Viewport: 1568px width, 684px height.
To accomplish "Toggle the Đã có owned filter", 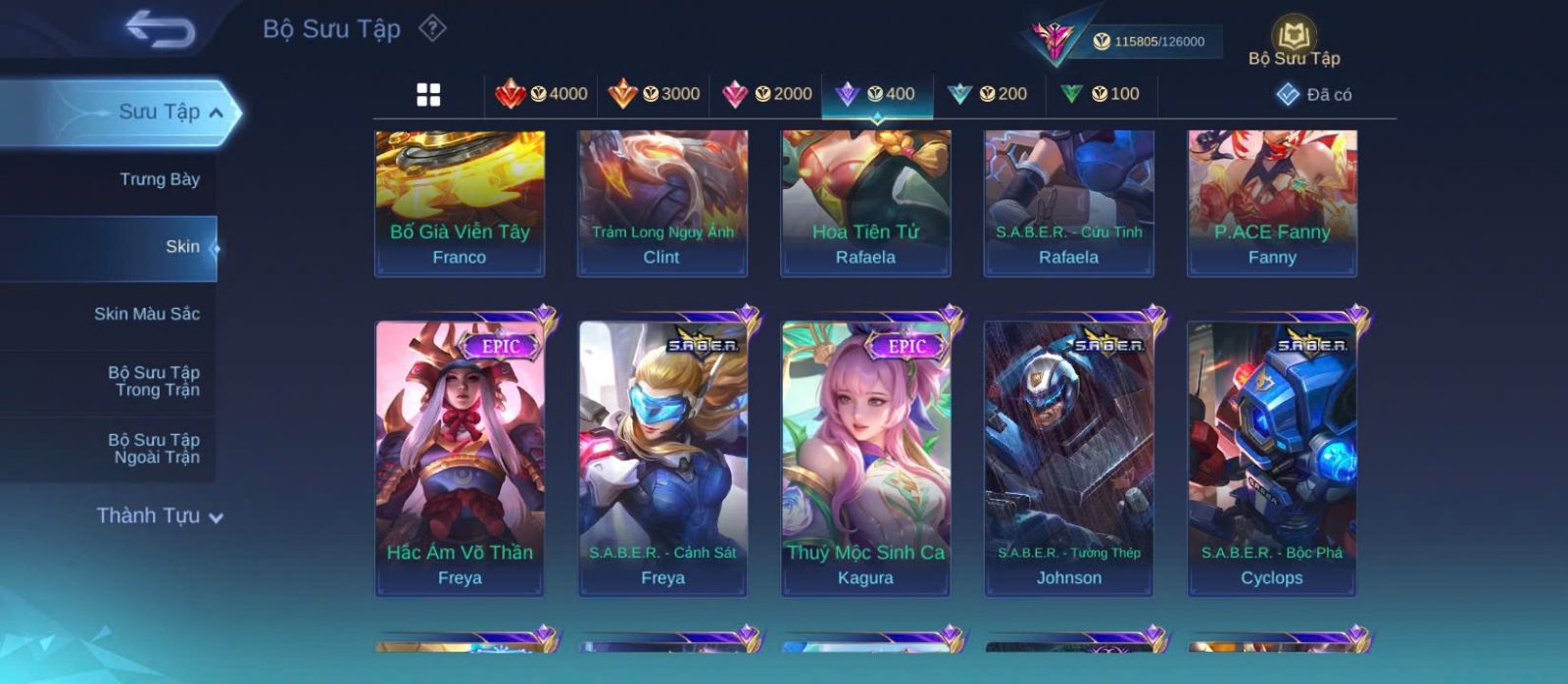I will coord(1313,94).
